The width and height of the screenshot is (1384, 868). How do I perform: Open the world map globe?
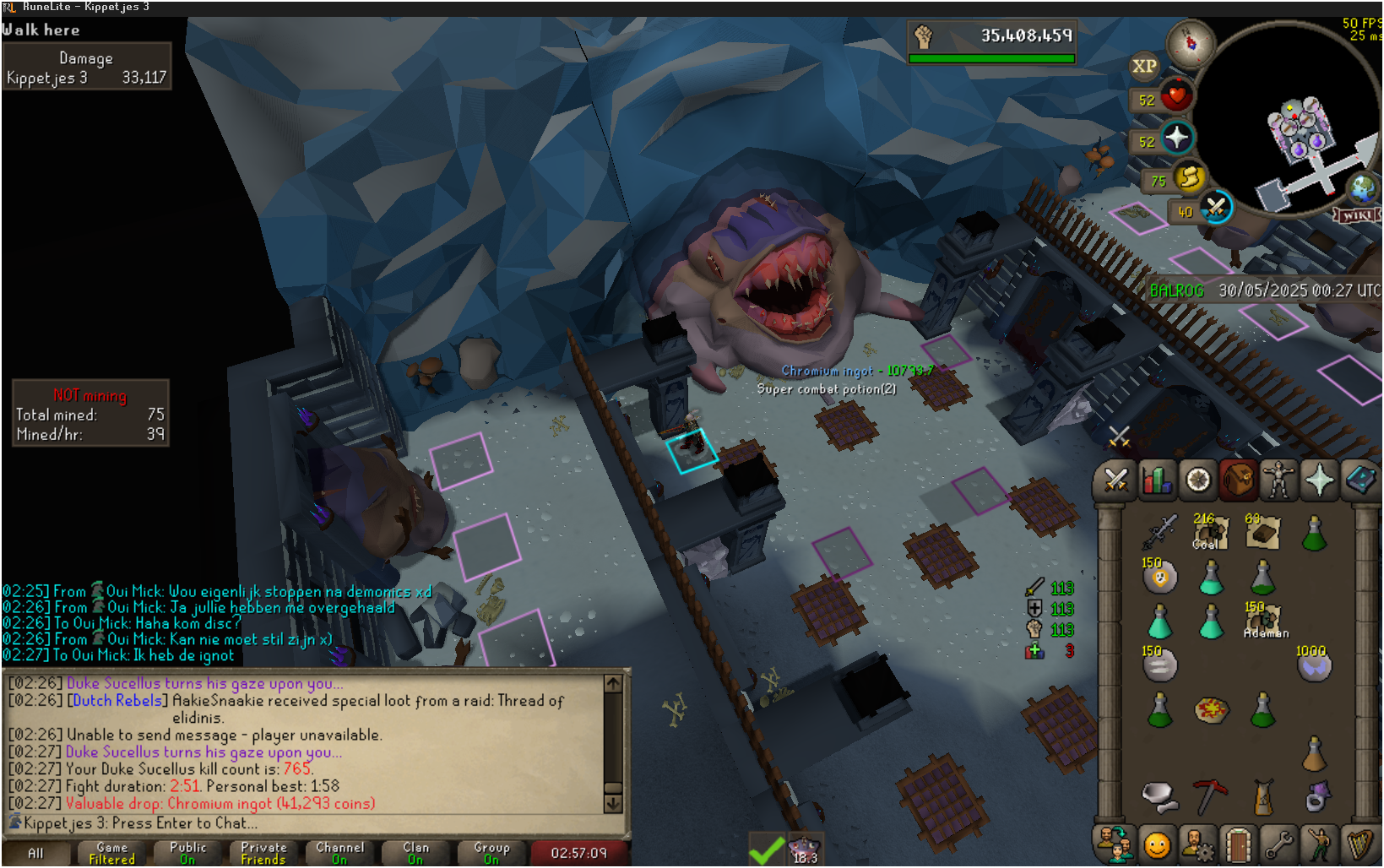point(1361,187)
